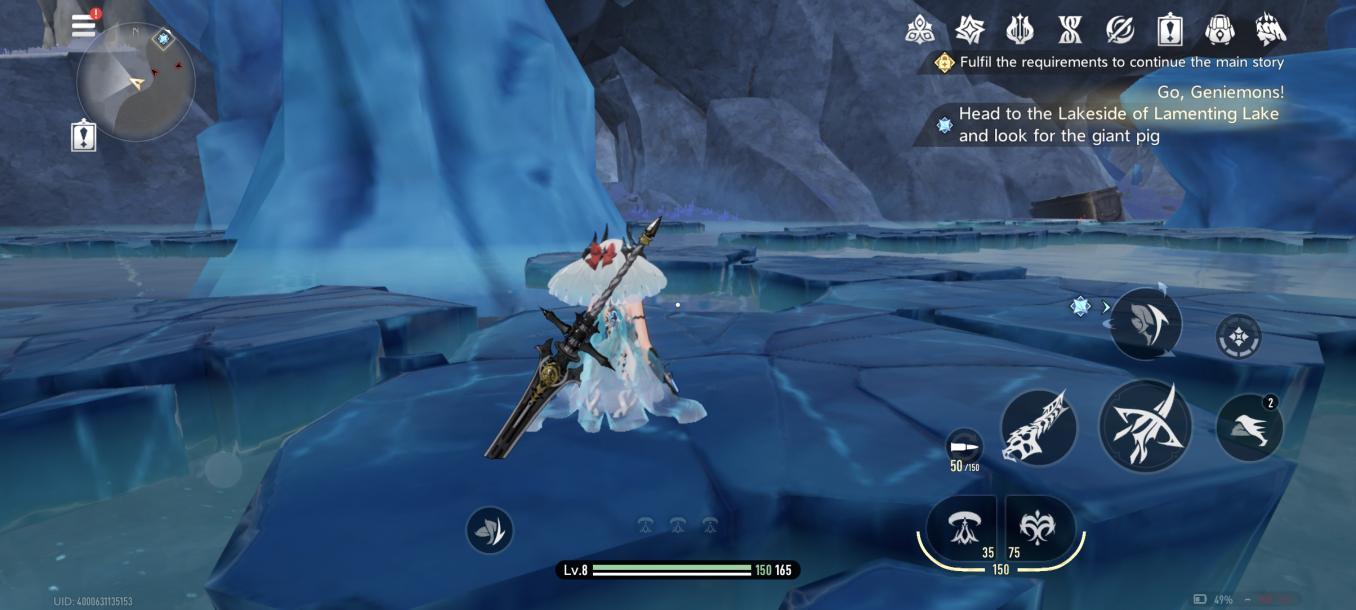The width and height of the screenshot is (1356, 610).
Task: Open the beast claw icon in the top bar
Action: click(1270, 30)
